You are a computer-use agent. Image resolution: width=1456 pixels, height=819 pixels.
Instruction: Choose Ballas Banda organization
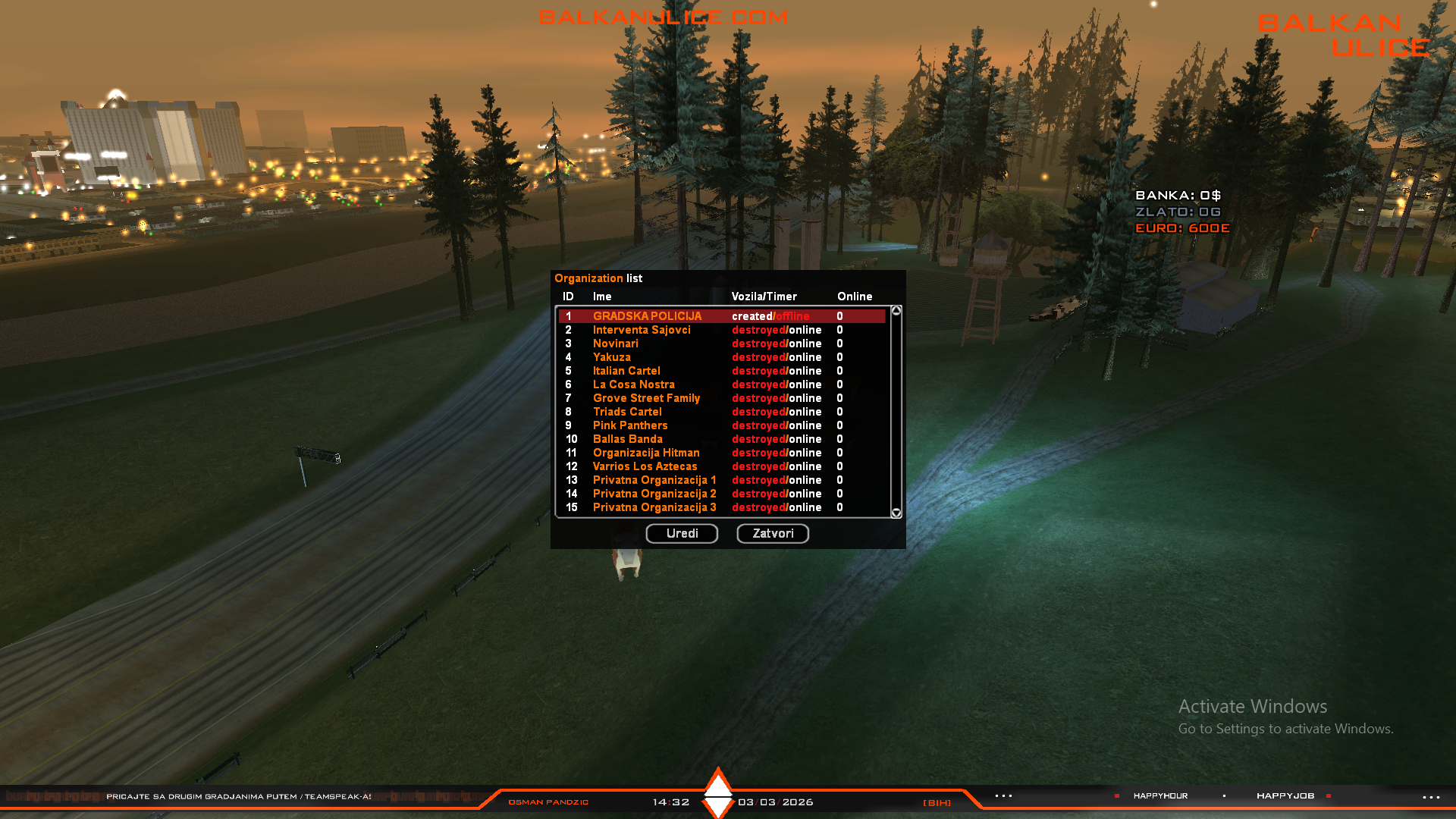[627, 439]
